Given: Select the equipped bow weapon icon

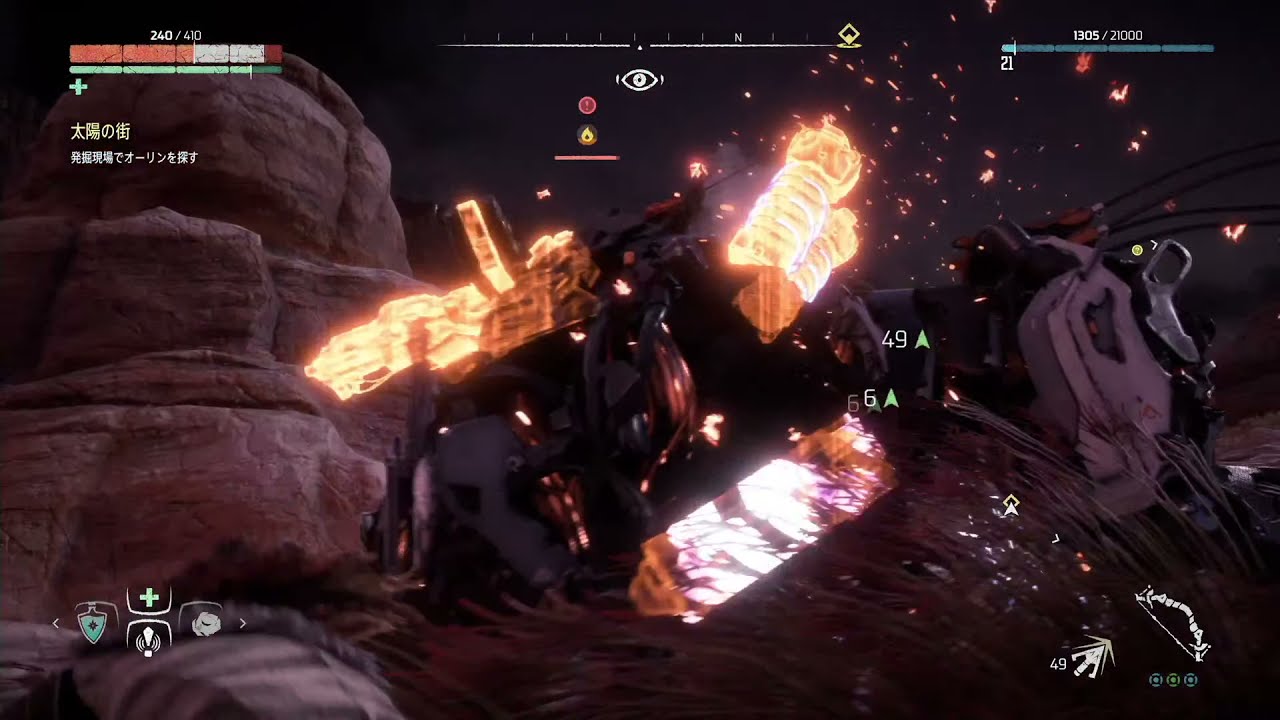Looking at the screenshot, I should coord(1173,623).
